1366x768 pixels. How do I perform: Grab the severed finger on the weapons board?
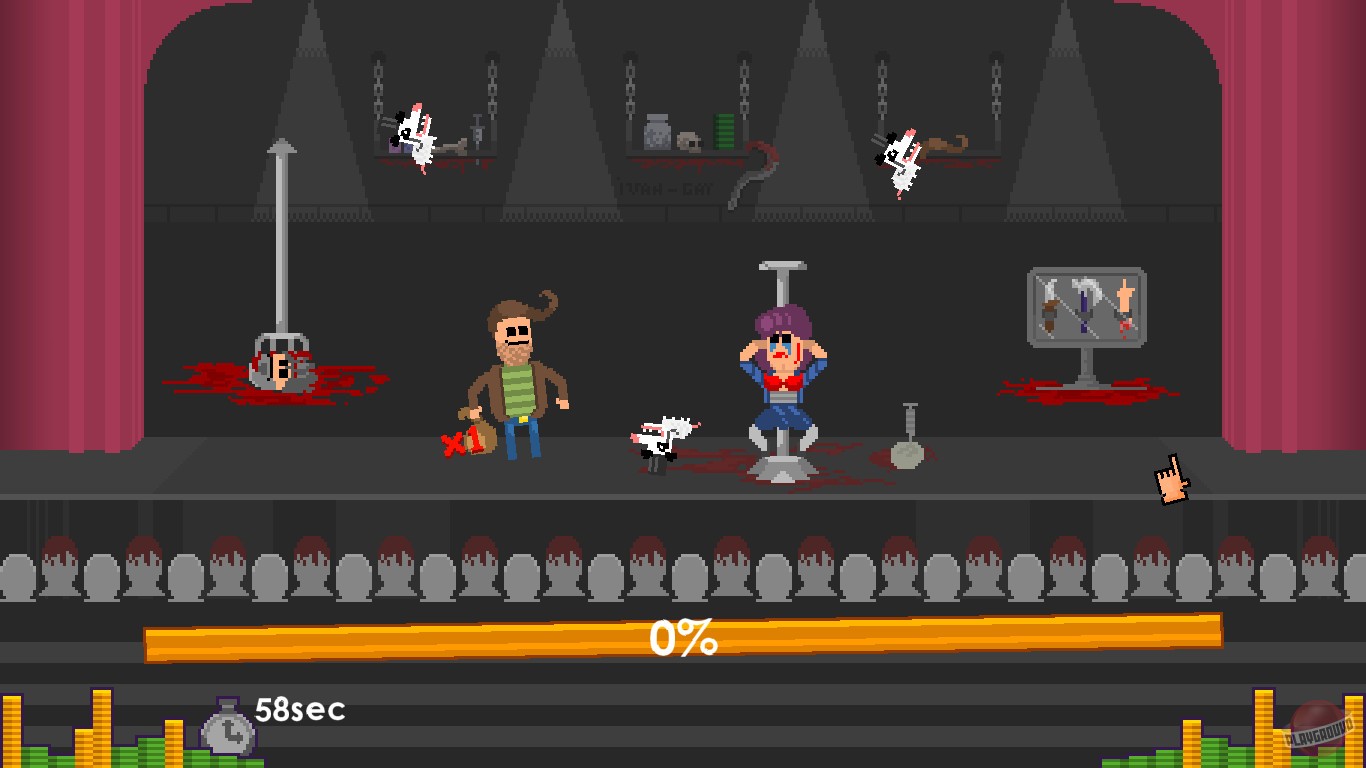[x=1124, y=300]
